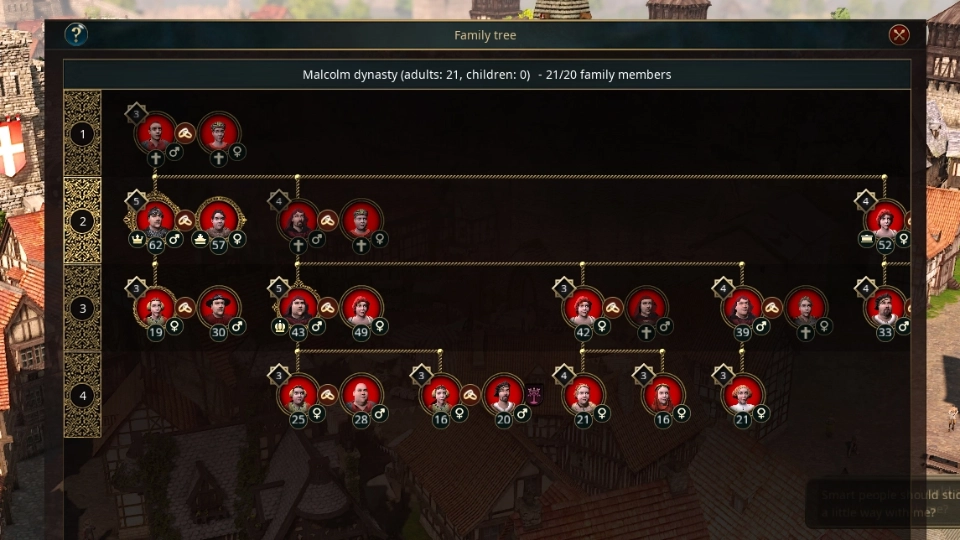Image resolution: width=960 pixels, height=540 pixels.
Task: Open the help question mark button
Action: 76,35
